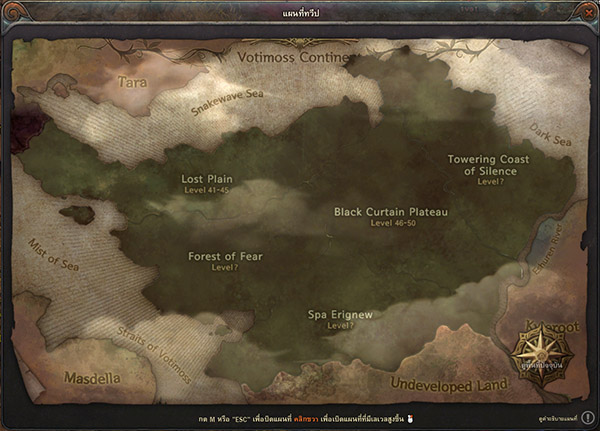Open the map legend exclamation icon

tap(588, 416)
